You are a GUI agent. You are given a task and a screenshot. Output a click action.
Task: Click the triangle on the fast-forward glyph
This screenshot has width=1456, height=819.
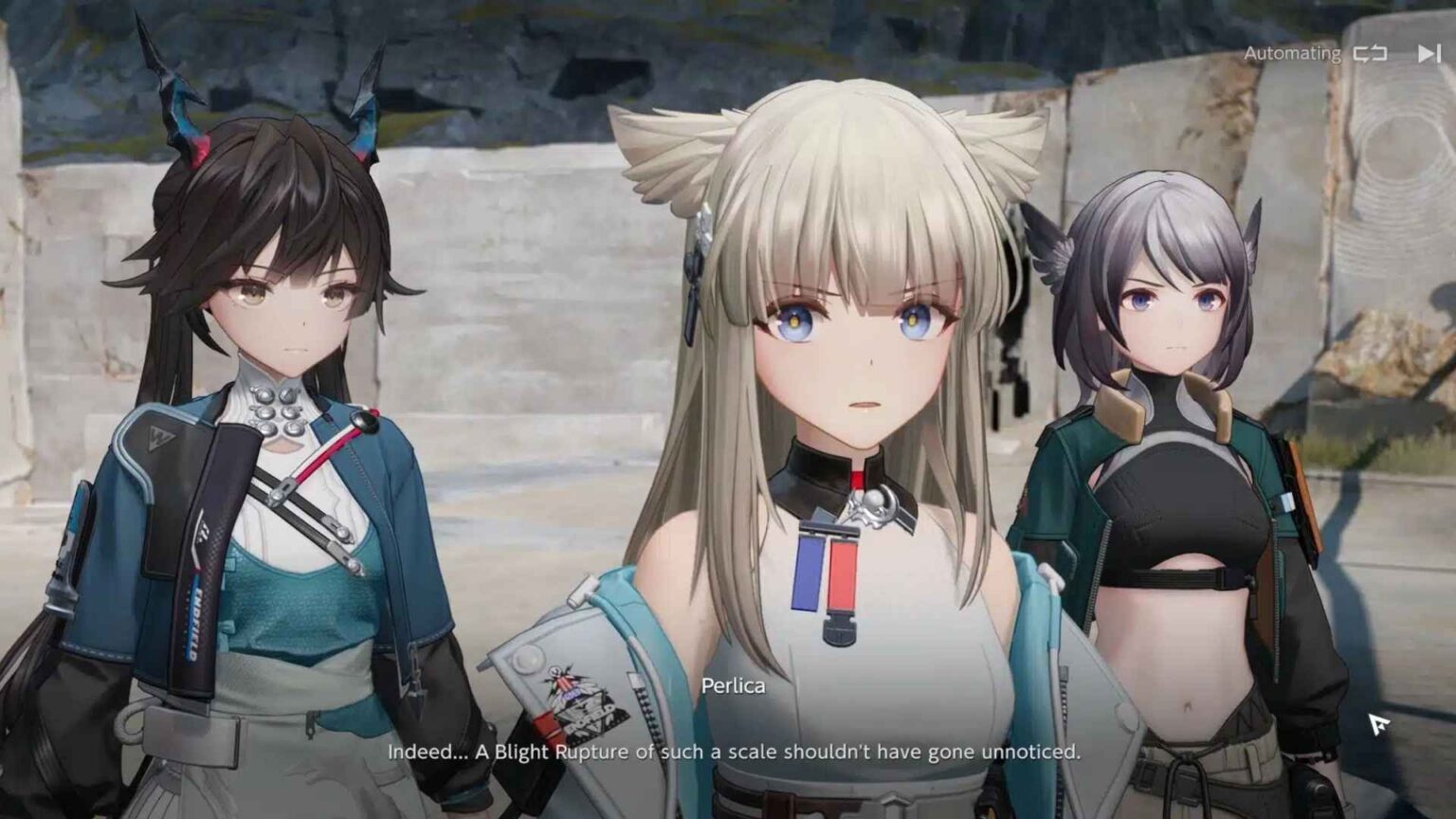[x=1425, y=54]
